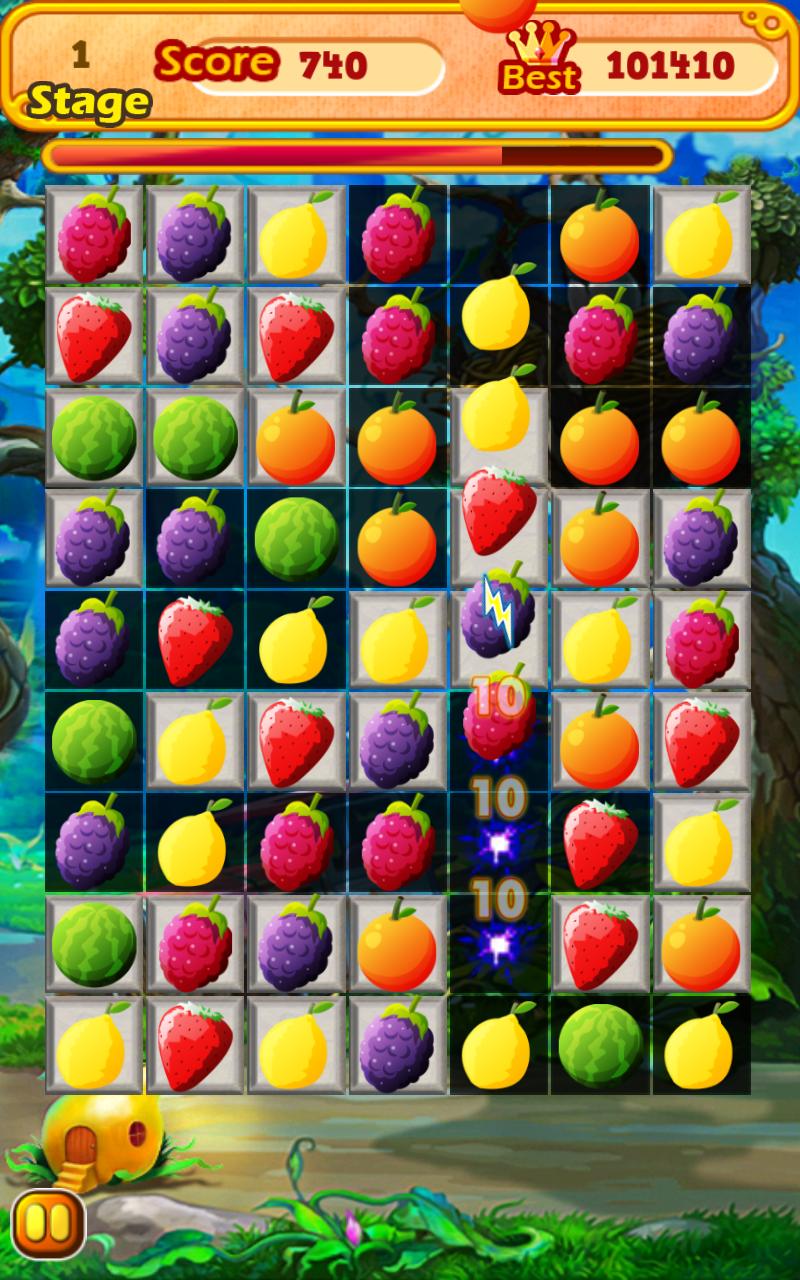Tap the watermelon tile between two lemons

(x=599, y=1045)
